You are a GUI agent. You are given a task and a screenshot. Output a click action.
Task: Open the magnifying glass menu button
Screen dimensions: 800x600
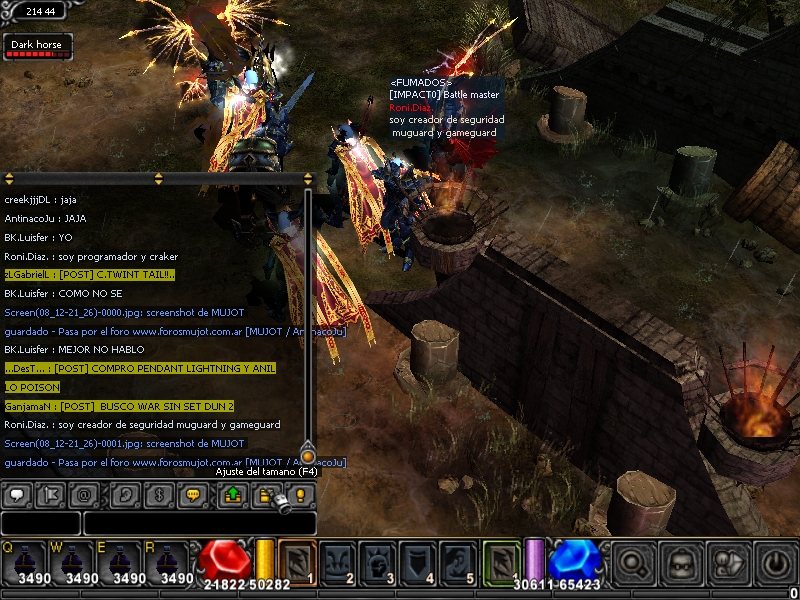pyautogui.click(x=634, y=563)
